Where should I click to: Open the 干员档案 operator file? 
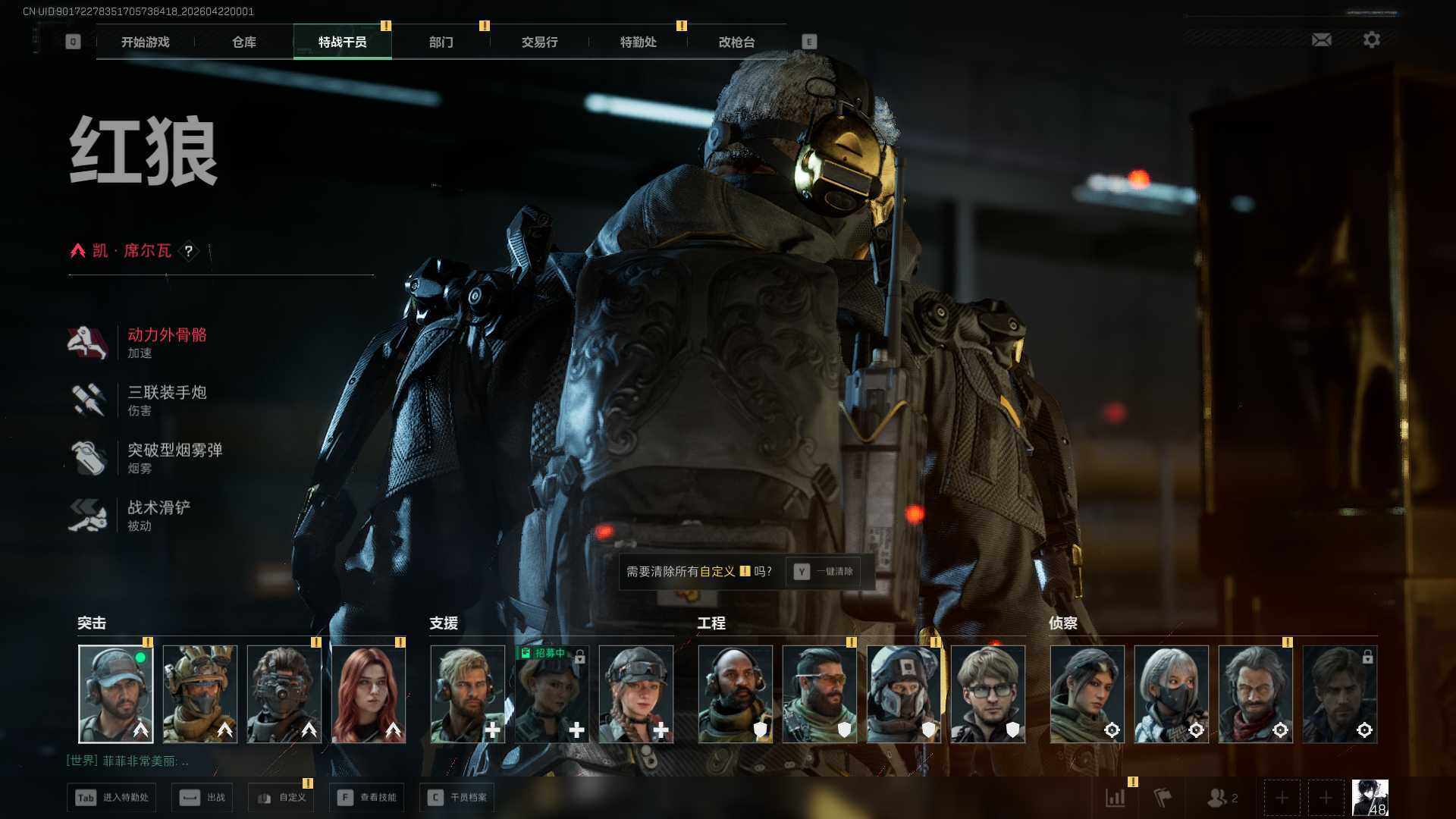coord(457,798)
